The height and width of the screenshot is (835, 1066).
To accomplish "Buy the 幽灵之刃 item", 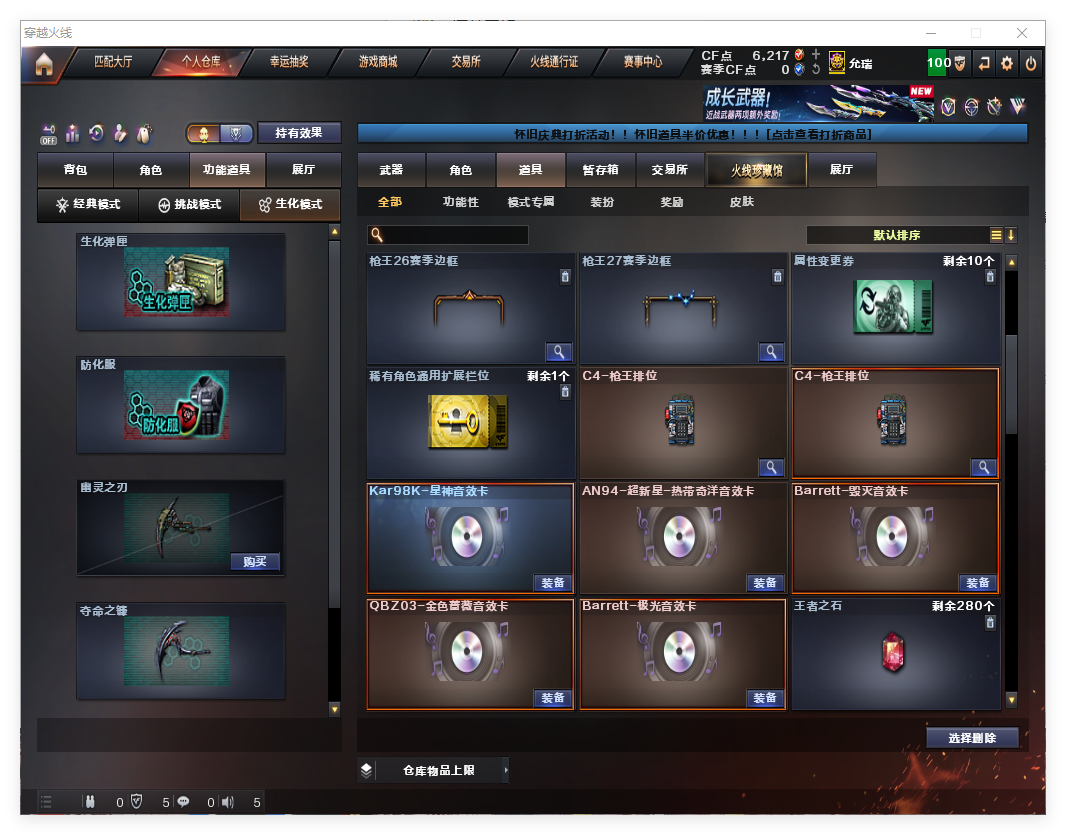I will [254, 561].
